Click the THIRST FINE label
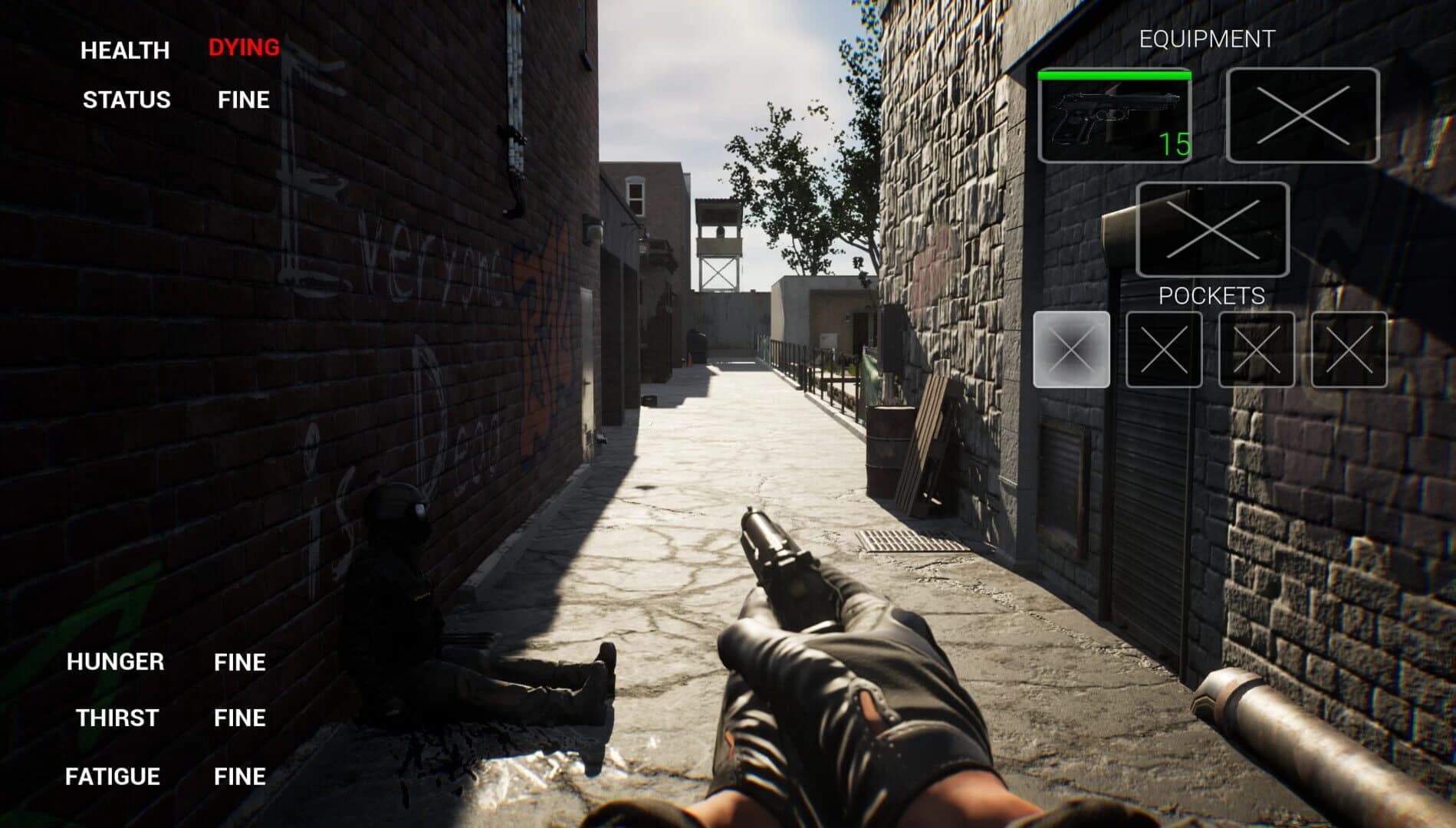This screenshot has height=828, width=1456. 240,718
